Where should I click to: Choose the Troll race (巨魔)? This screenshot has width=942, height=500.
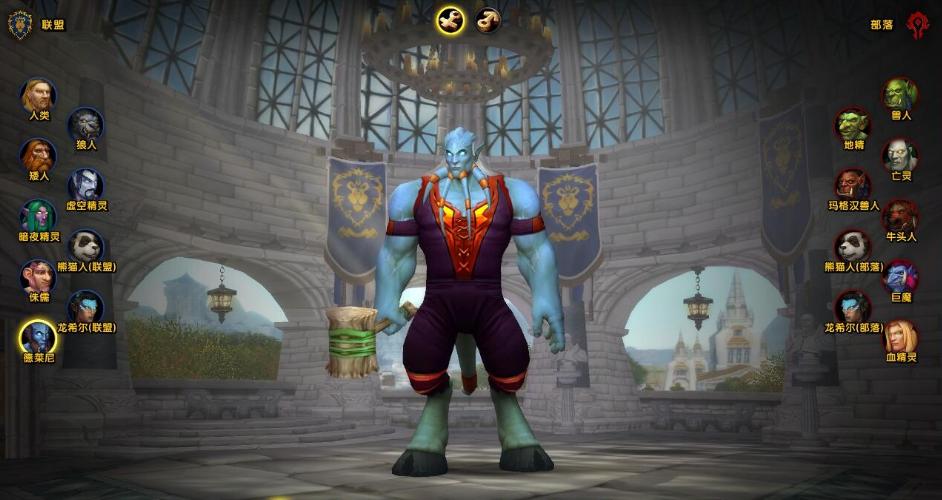pyautogui.click(x=900, y=278)
